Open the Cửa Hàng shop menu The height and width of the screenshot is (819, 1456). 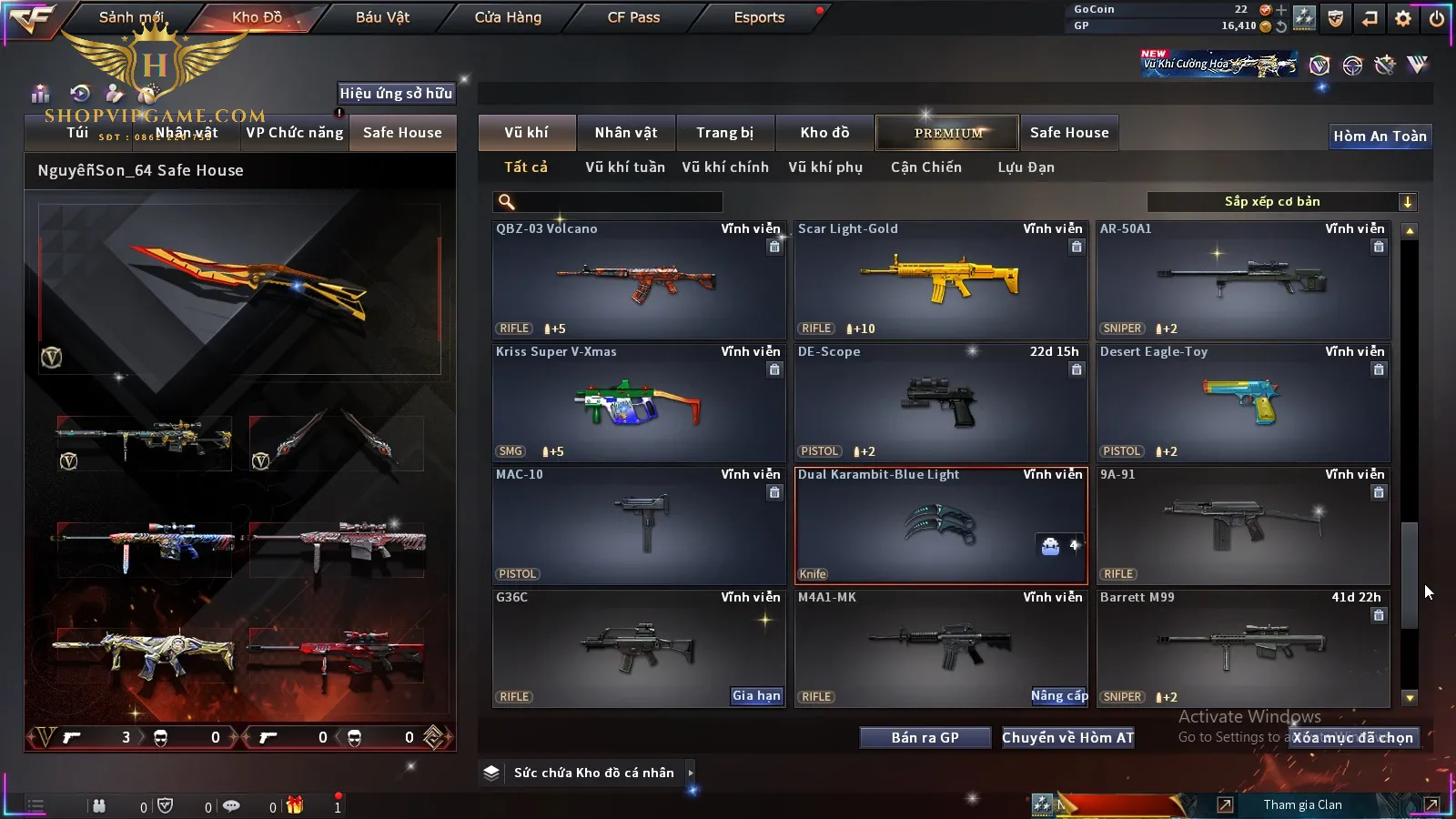tap(508, 17)
